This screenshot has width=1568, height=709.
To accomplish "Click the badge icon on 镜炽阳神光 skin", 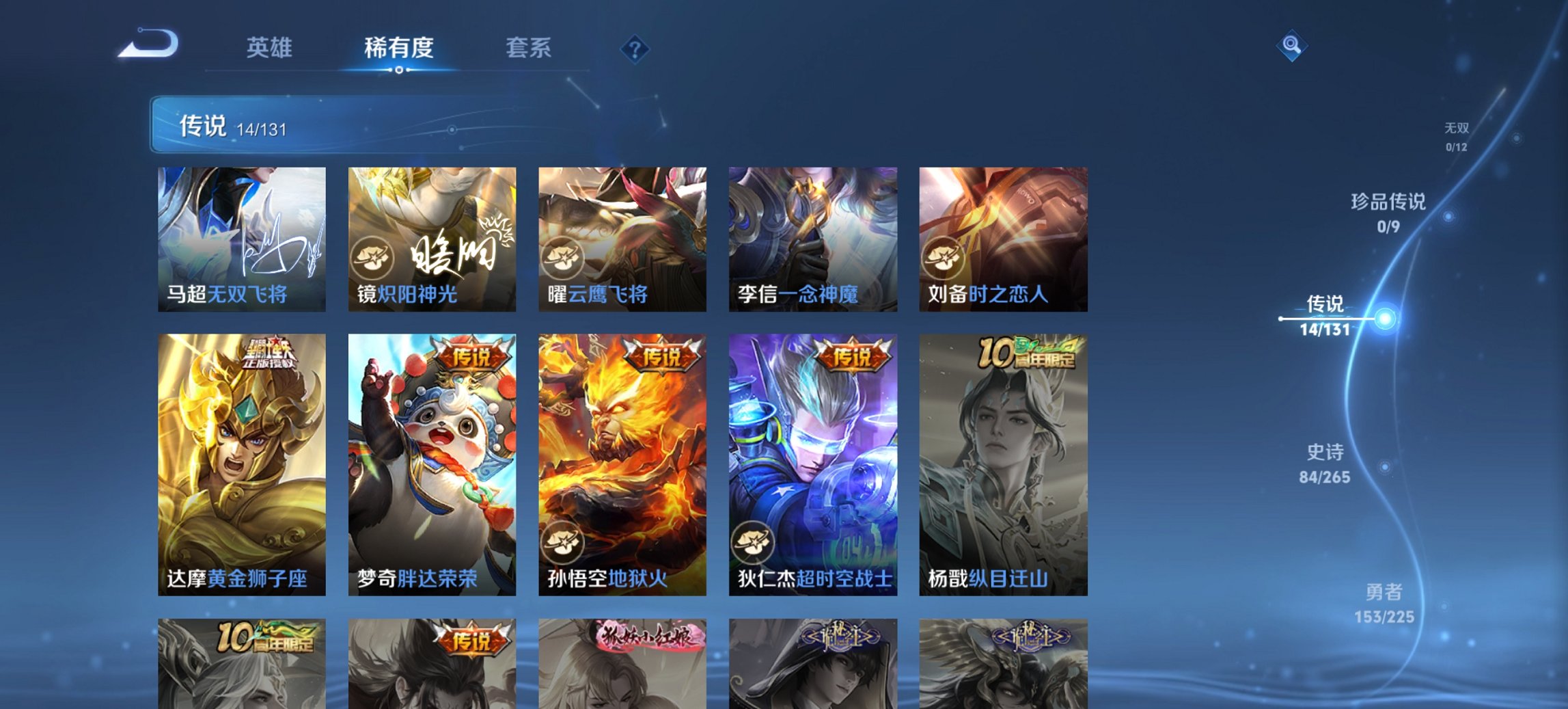I will tap(373, 256).
